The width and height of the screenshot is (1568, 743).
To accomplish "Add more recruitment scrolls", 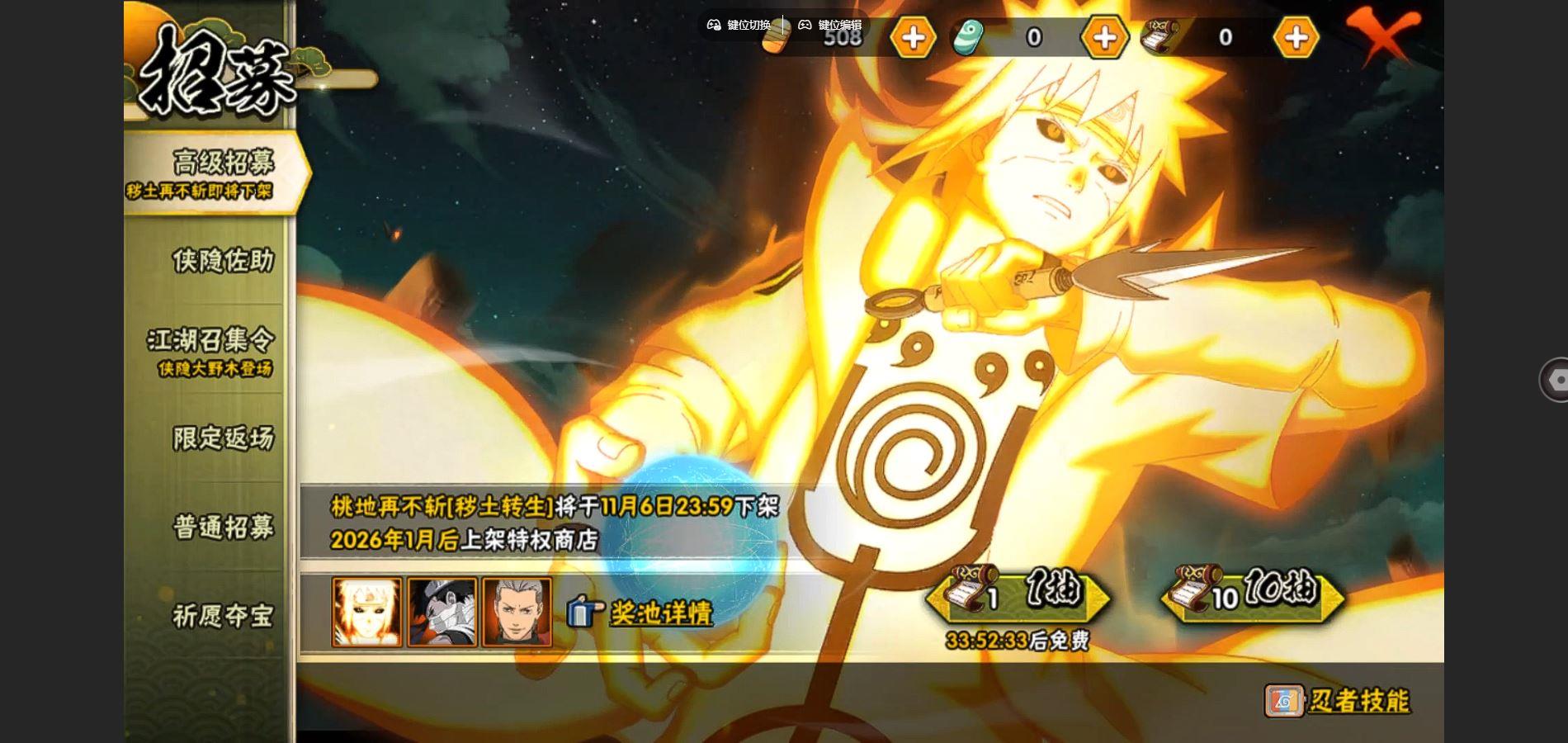I will click(1296, 37).
